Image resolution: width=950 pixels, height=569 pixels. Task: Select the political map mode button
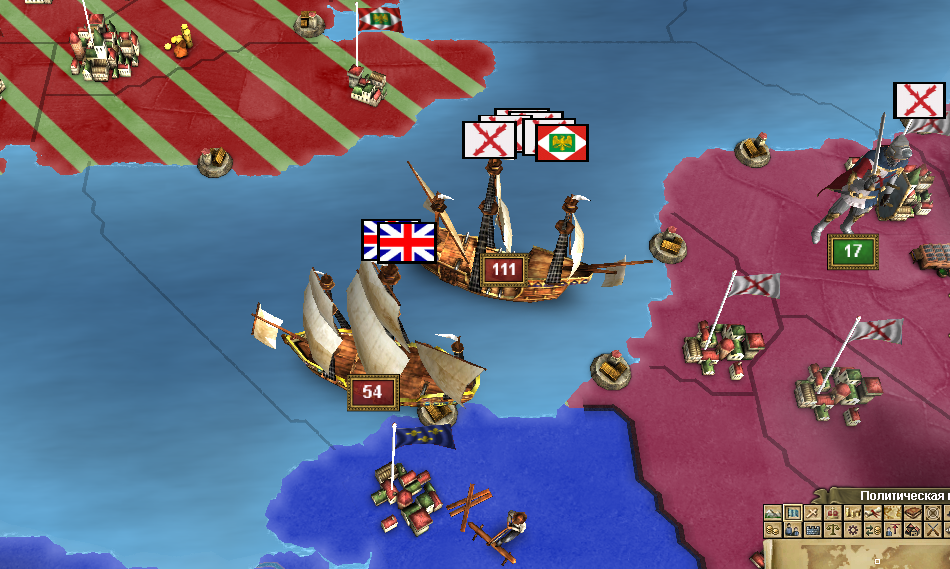[793, 513]
